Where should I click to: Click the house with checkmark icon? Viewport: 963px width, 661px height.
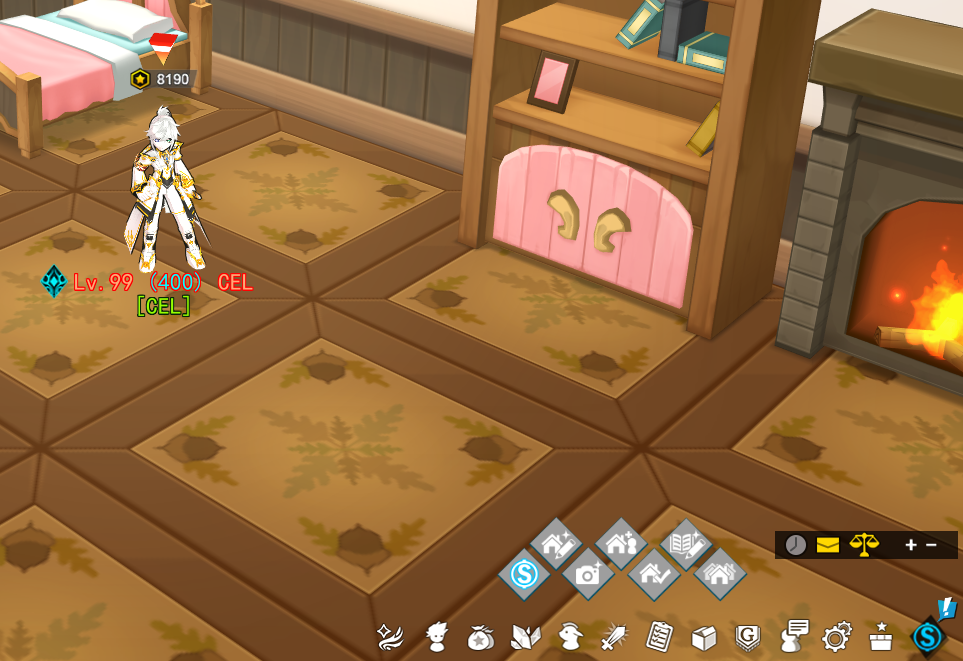[x=654, y=574]
